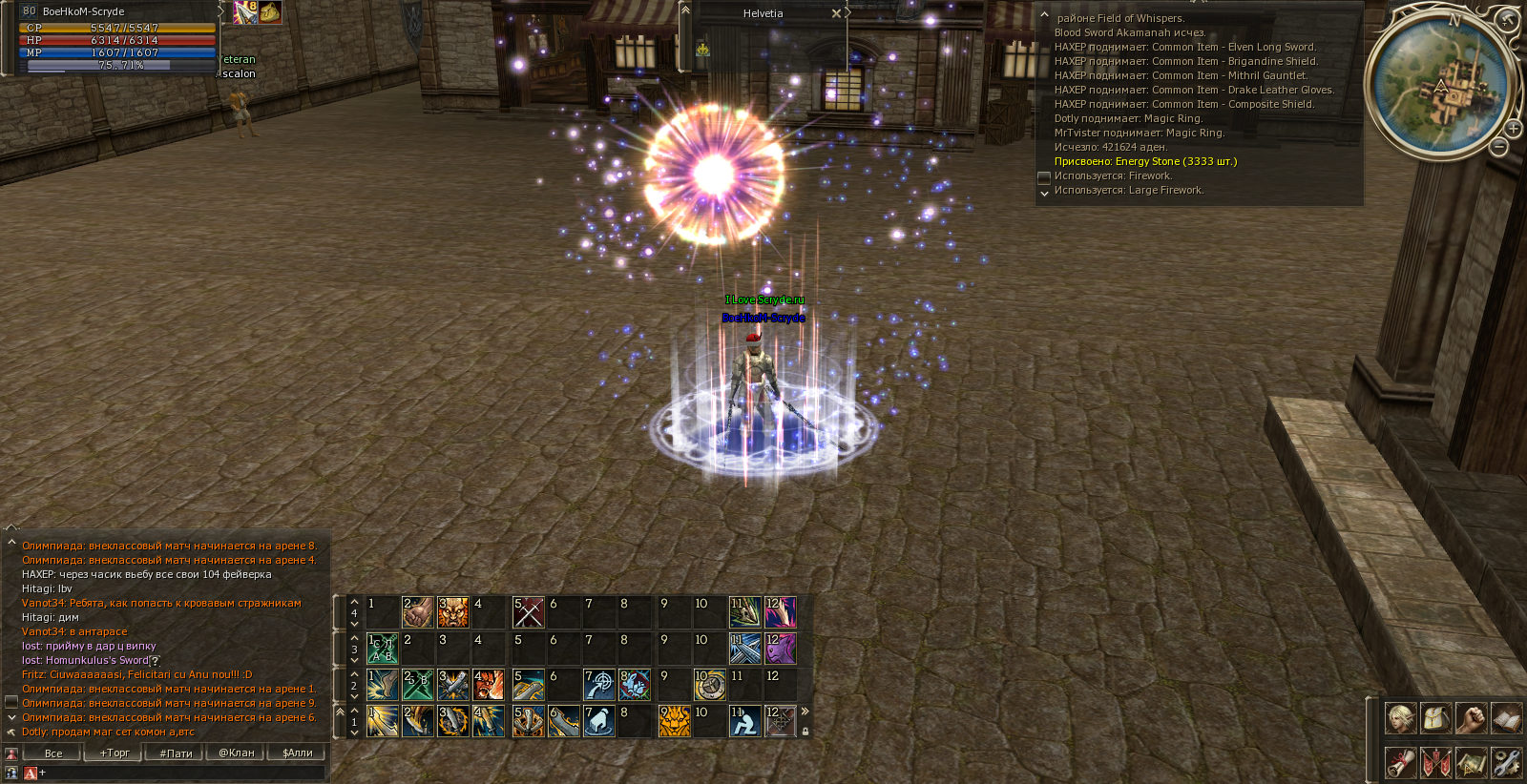
Task: Switch to the +Торг chat tab
Action: (115, 753)
